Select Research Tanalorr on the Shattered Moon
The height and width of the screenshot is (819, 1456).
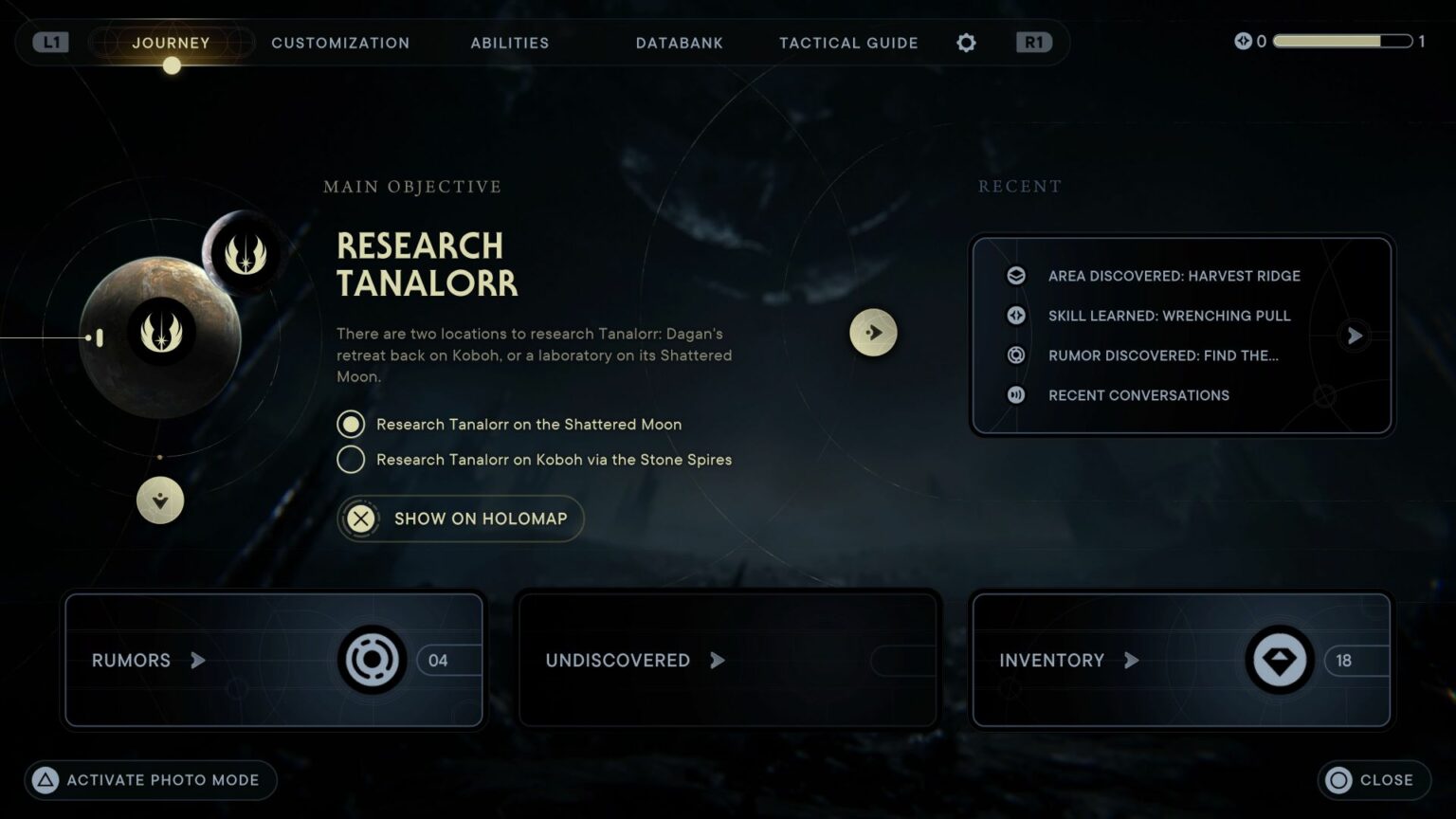[351, 424]
